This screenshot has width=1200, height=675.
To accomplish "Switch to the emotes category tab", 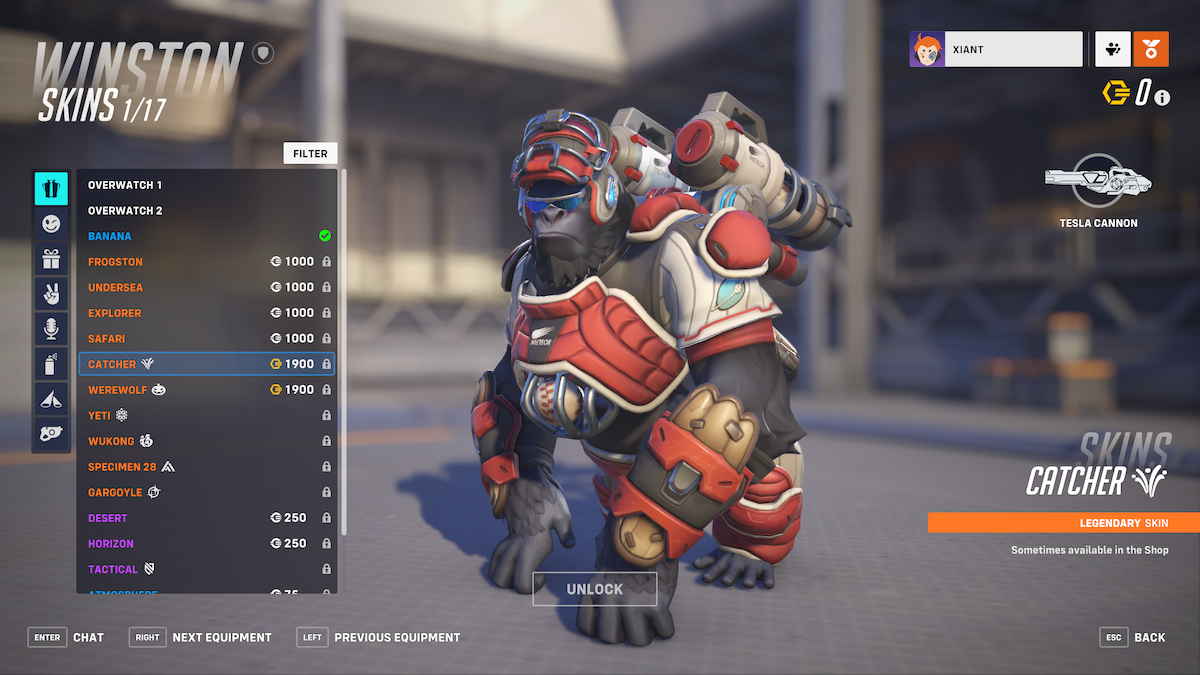I will (51, 224).
